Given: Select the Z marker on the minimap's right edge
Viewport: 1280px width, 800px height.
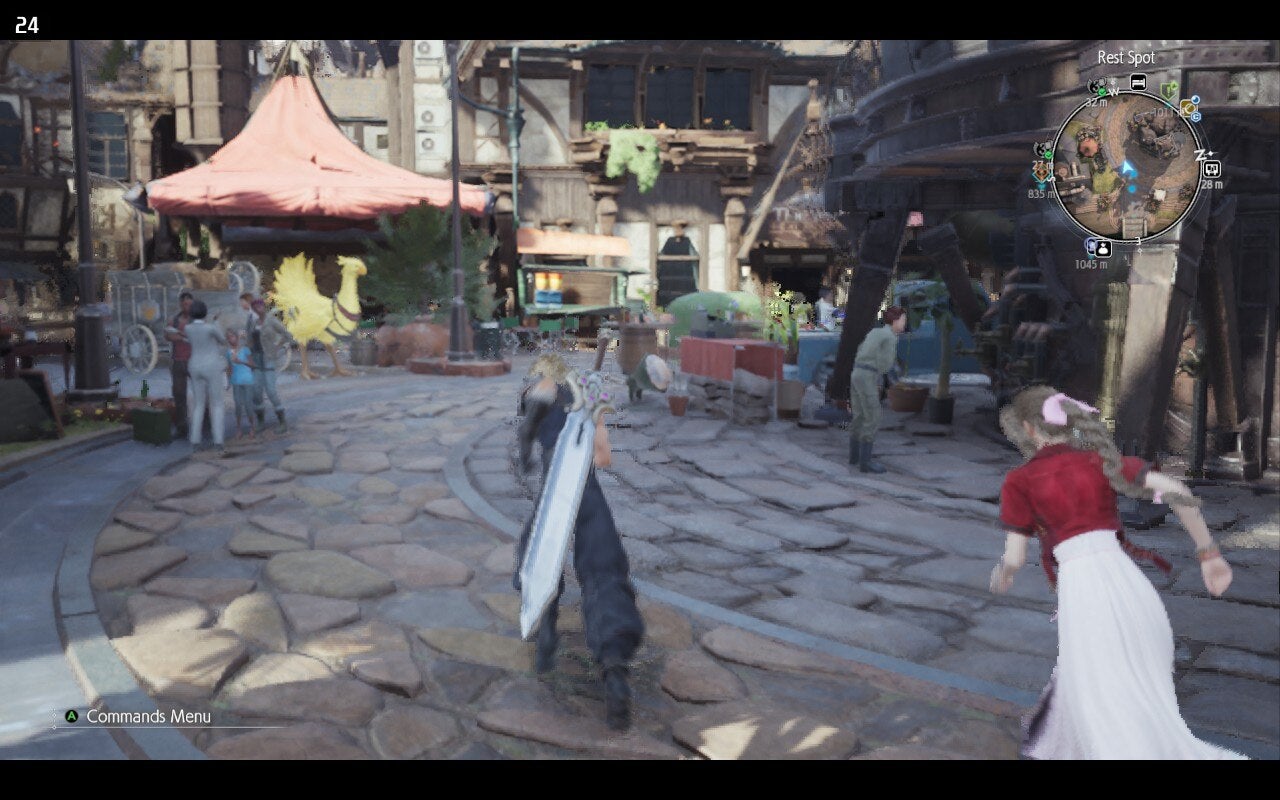Looking at the screenshot, I should tap(1200, 154).
